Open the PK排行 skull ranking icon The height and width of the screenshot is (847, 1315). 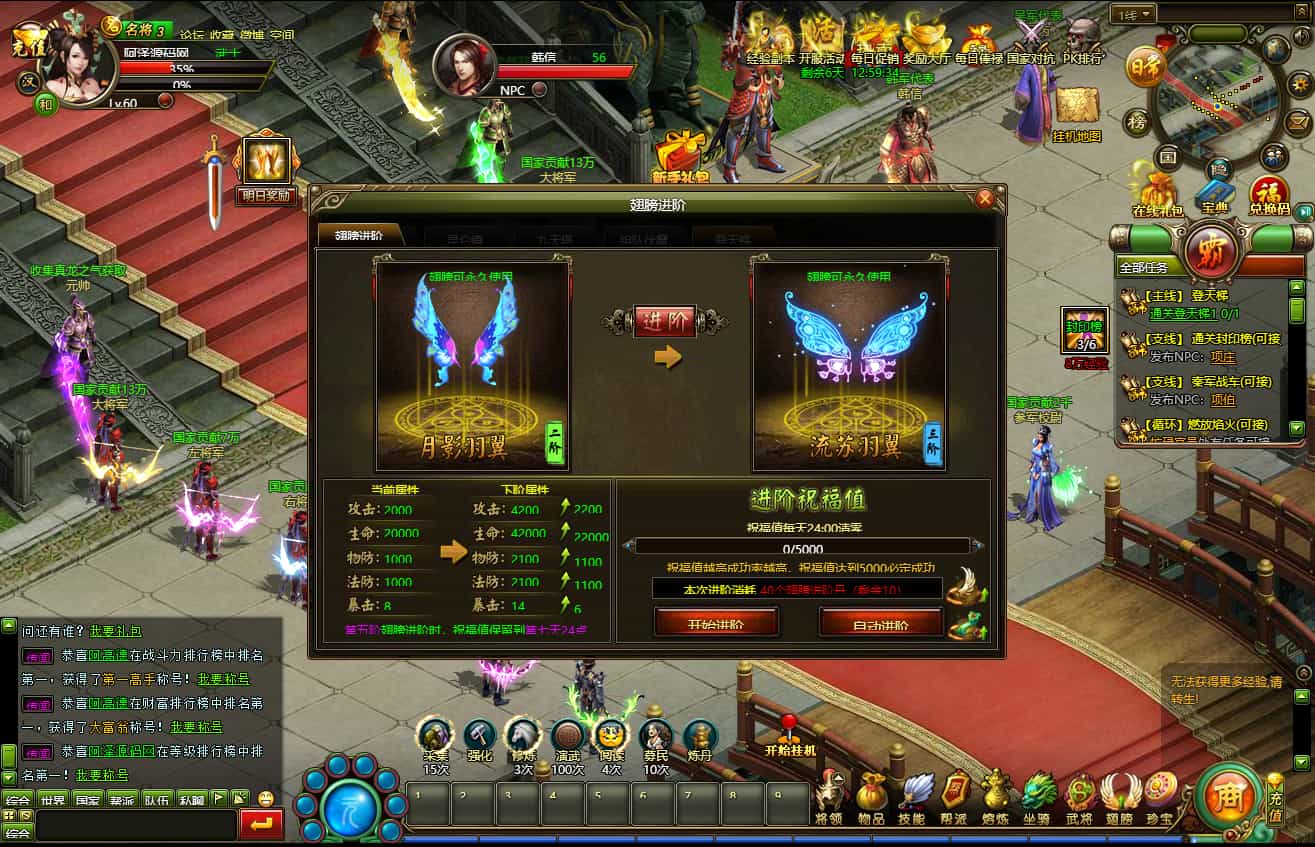[x=1081, y=40]
